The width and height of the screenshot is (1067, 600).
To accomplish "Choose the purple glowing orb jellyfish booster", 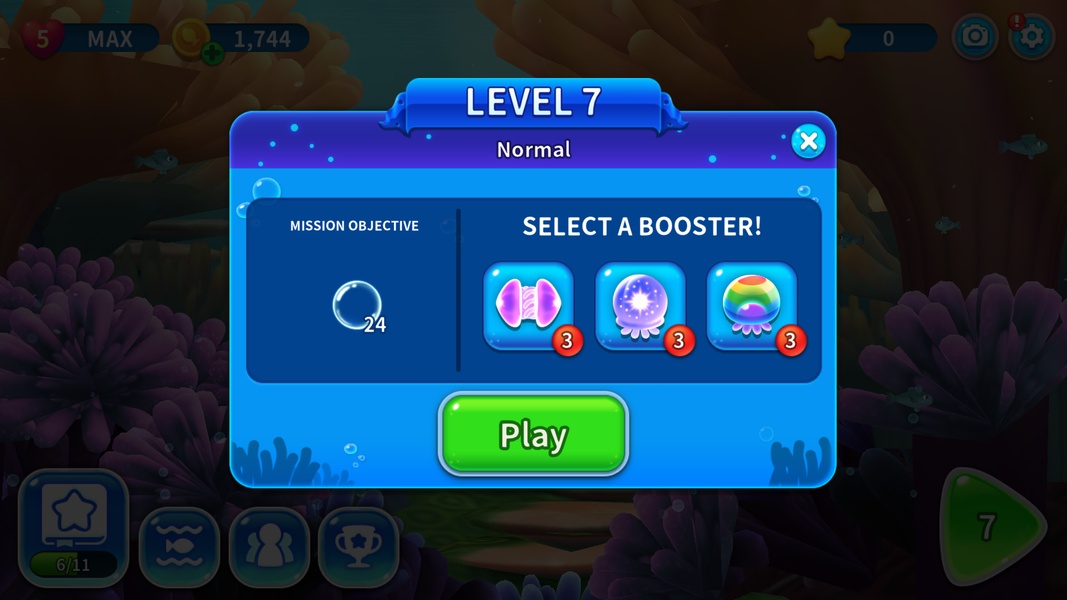I will [640, 306].
